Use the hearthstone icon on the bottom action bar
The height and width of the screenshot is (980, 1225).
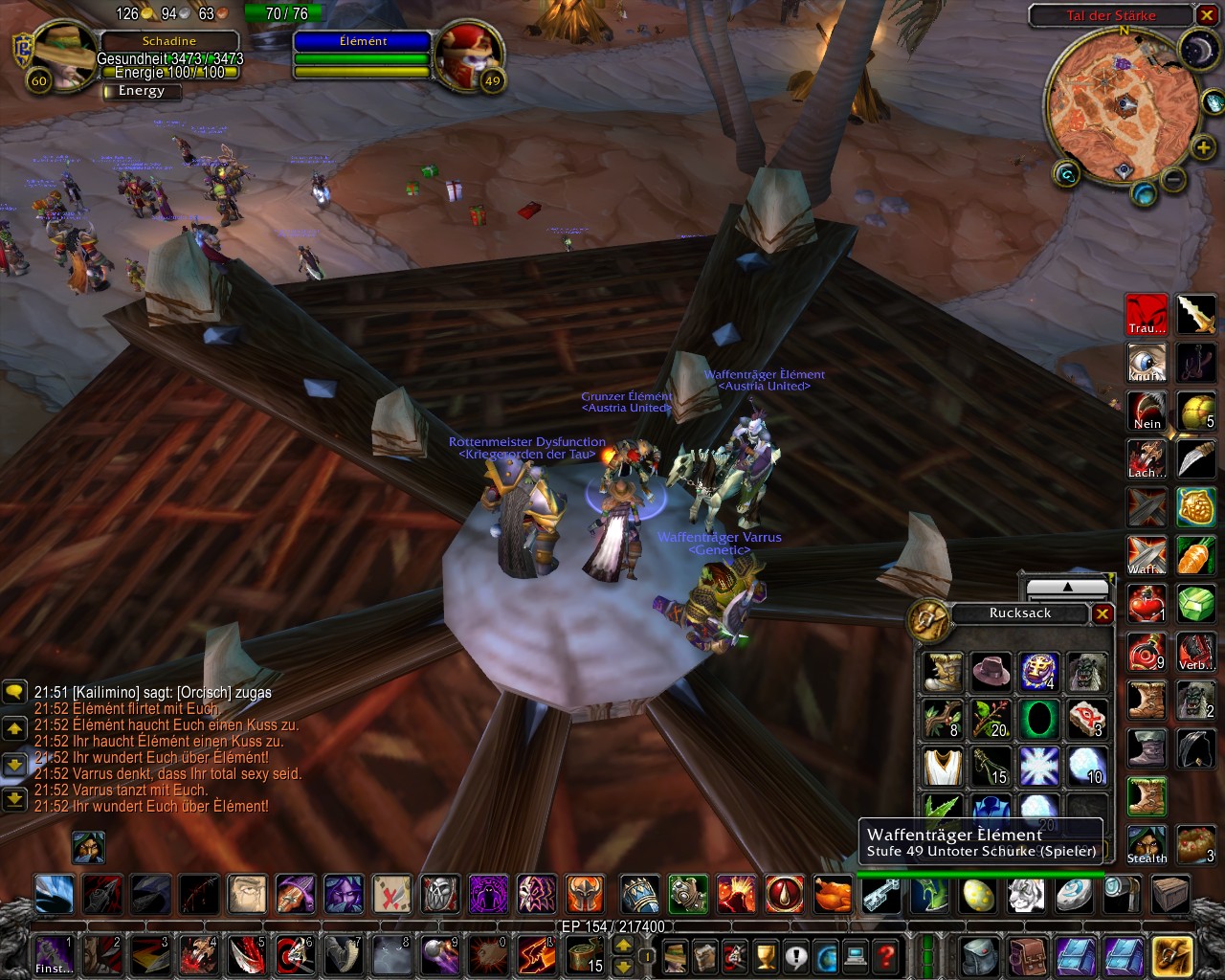1073,897
